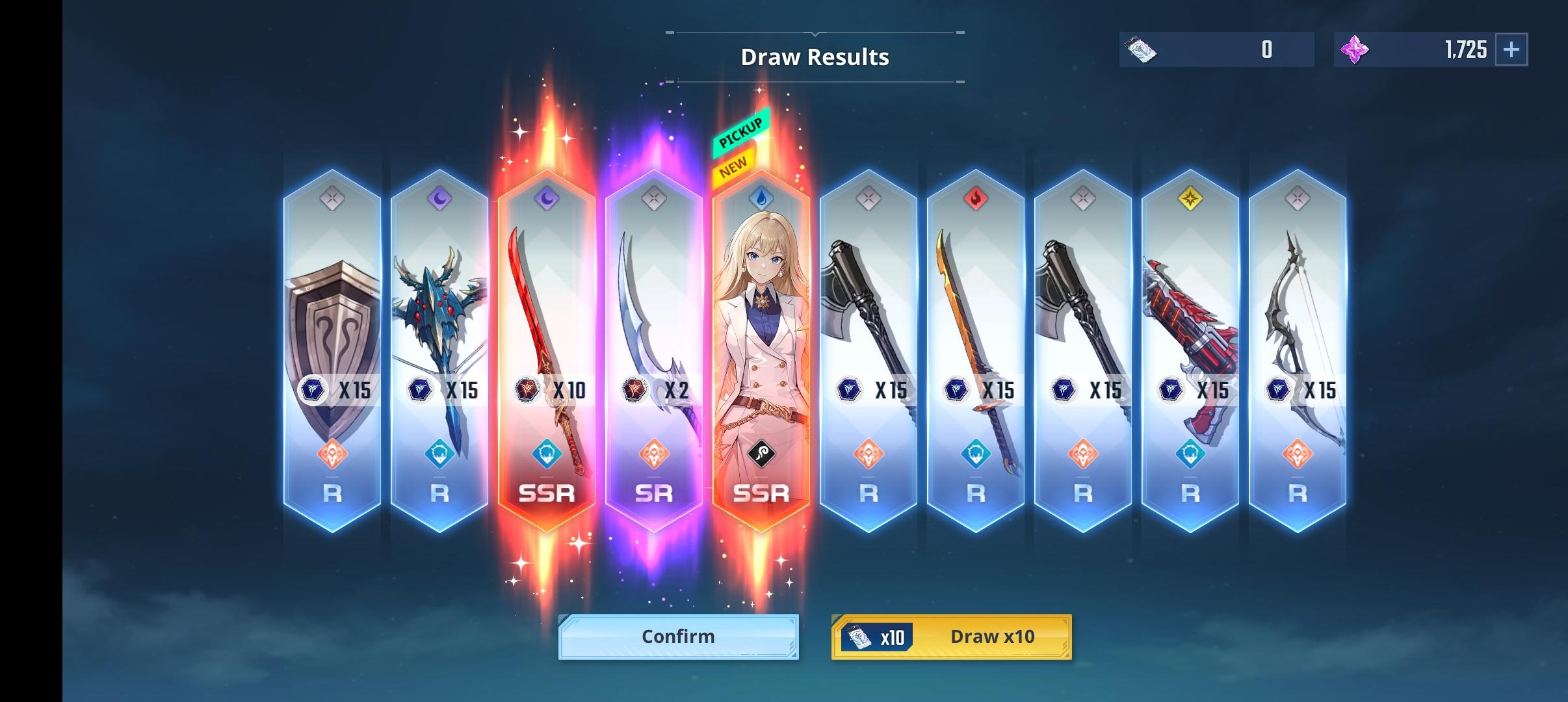Click the Draw Results title header
Image resolution: width=1568 pixels, height=702 pixels.
(x=815, y=57)
